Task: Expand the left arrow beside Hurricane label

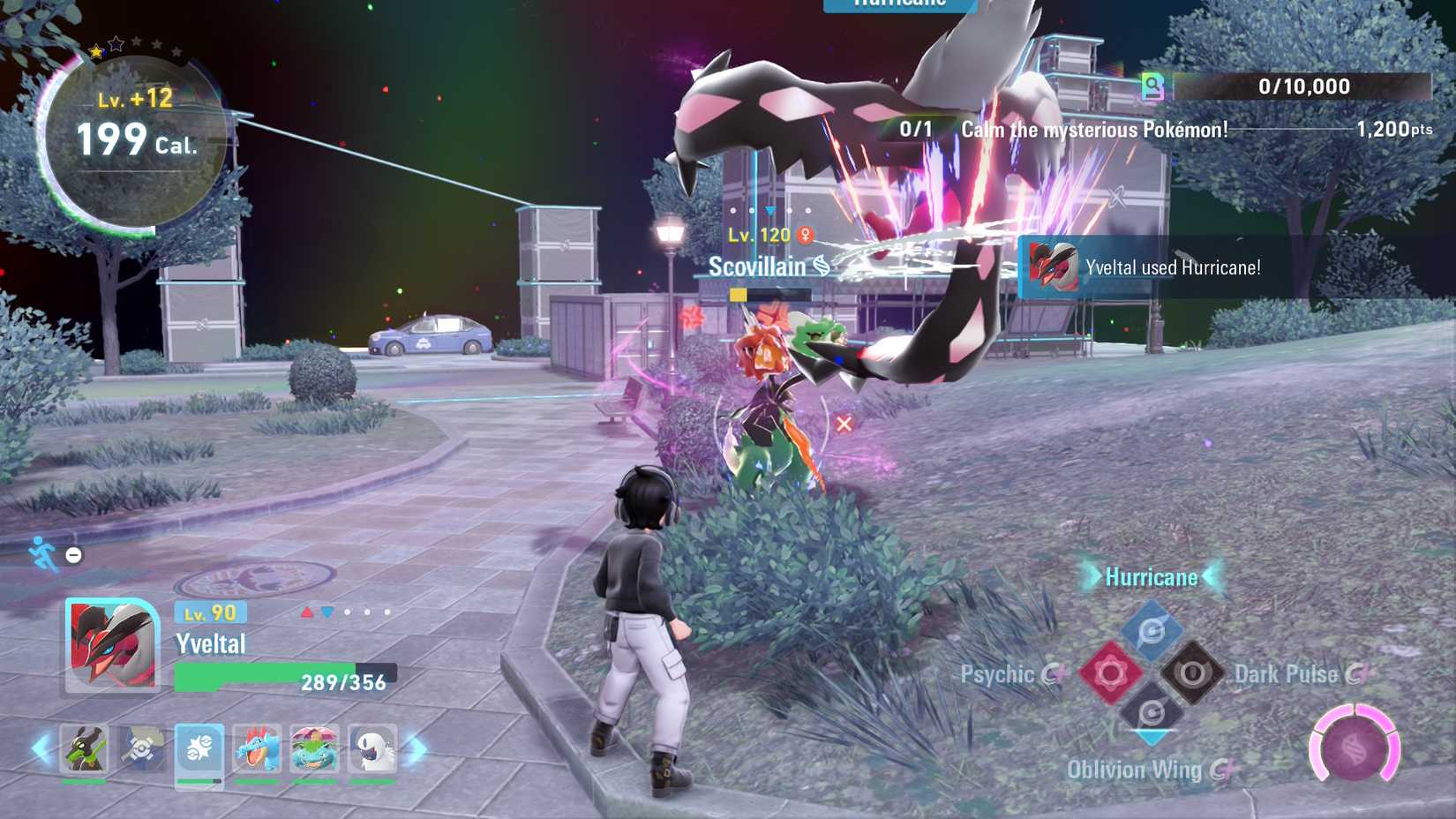Action: 1090,578
